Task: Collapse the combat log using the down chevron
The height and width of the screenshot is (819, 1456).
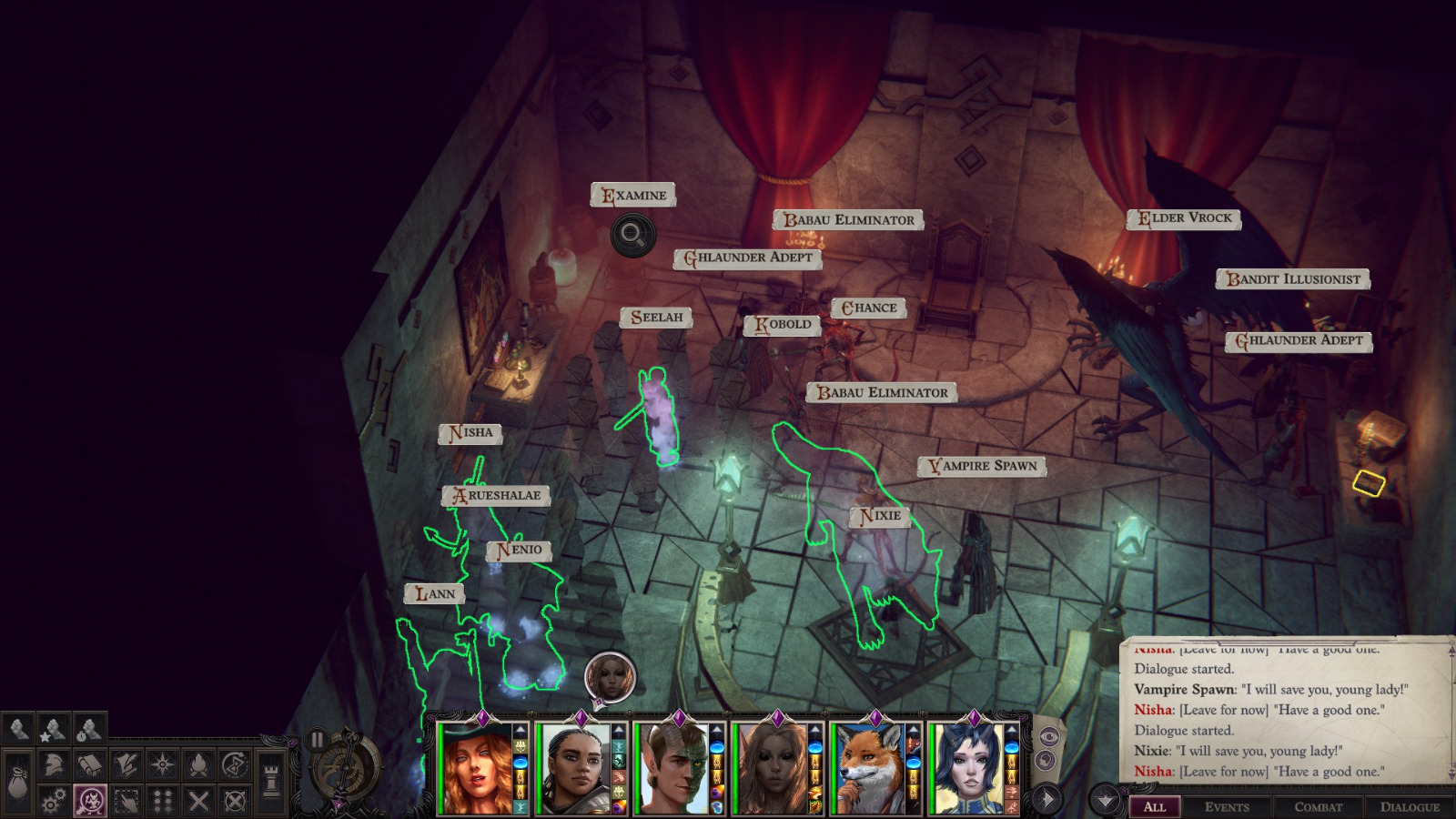Action: point(1105,800)
